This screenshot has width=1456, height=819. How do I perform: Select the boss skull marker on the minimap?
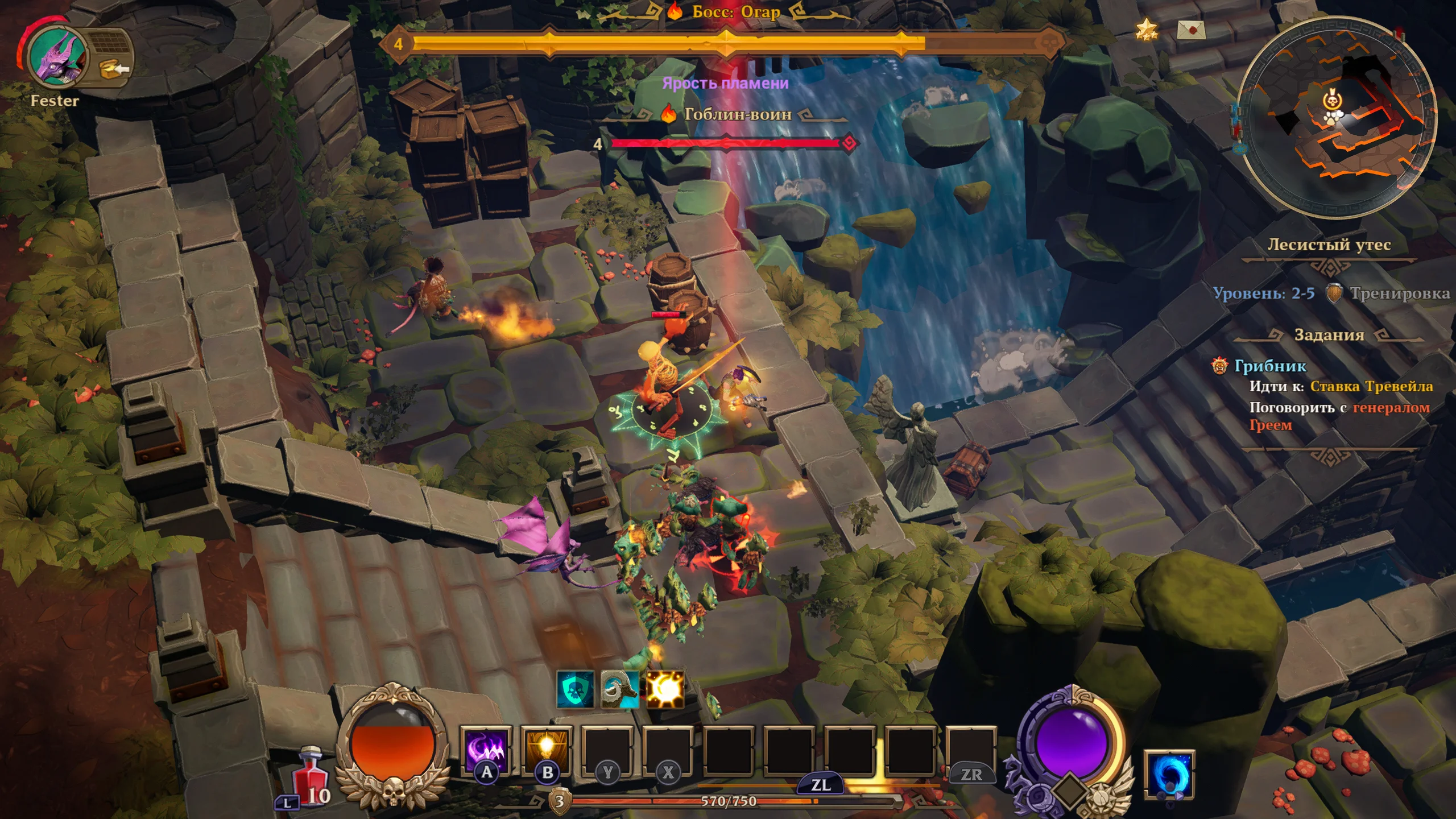pyautogui.click(x=1331, y=101)
